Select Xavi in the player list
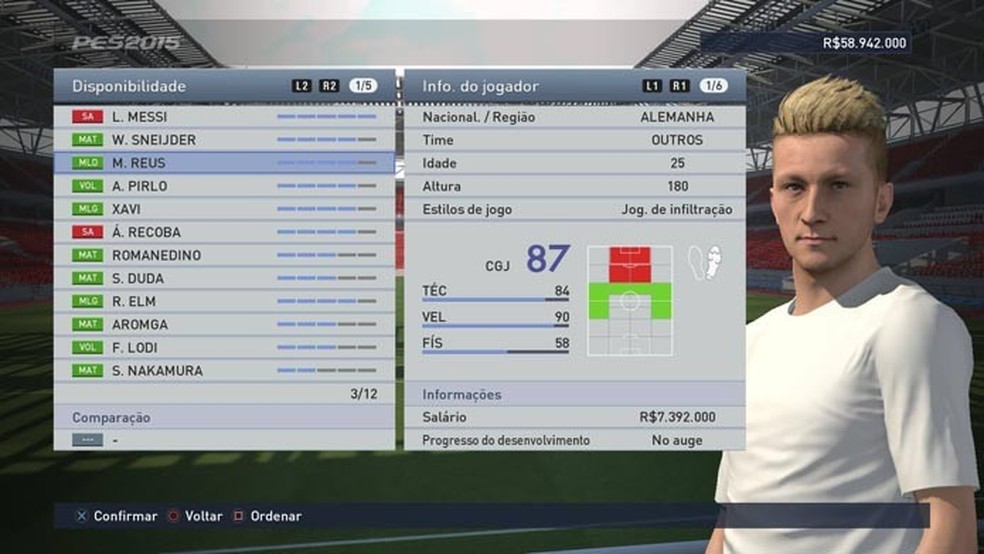This screenshot has height=554, width=984. tap(224, 209)
